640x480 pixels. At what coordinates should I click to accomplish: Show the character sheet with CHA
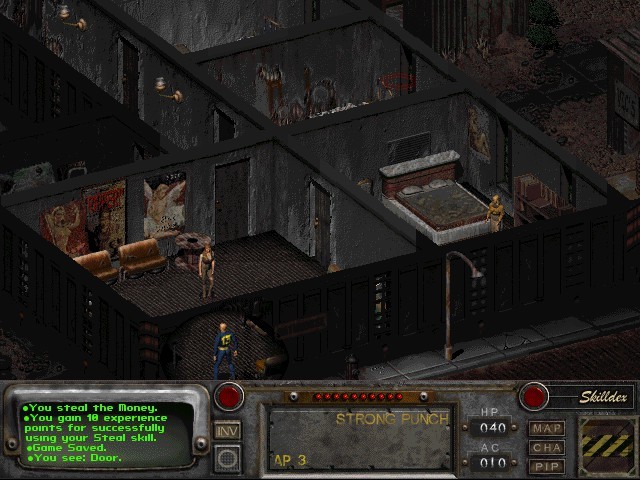(547, 447)
